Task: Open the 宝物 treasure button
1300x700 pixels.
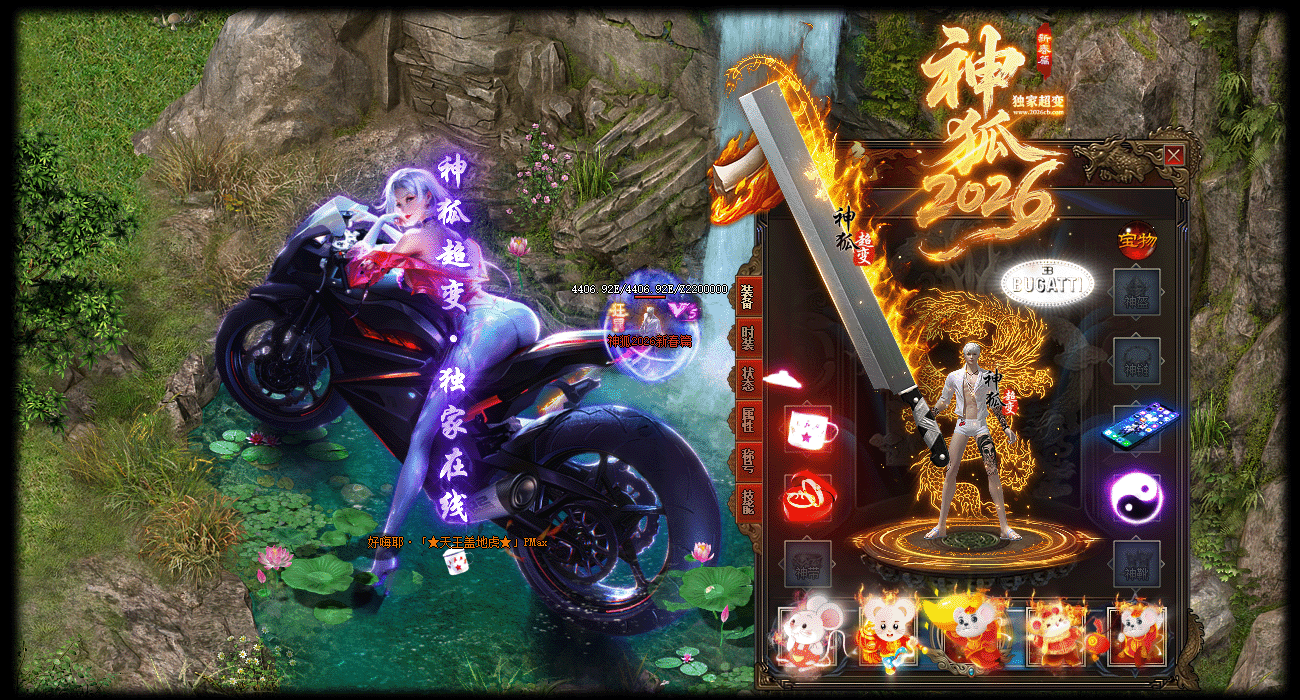Action: tap(1137, 241)
